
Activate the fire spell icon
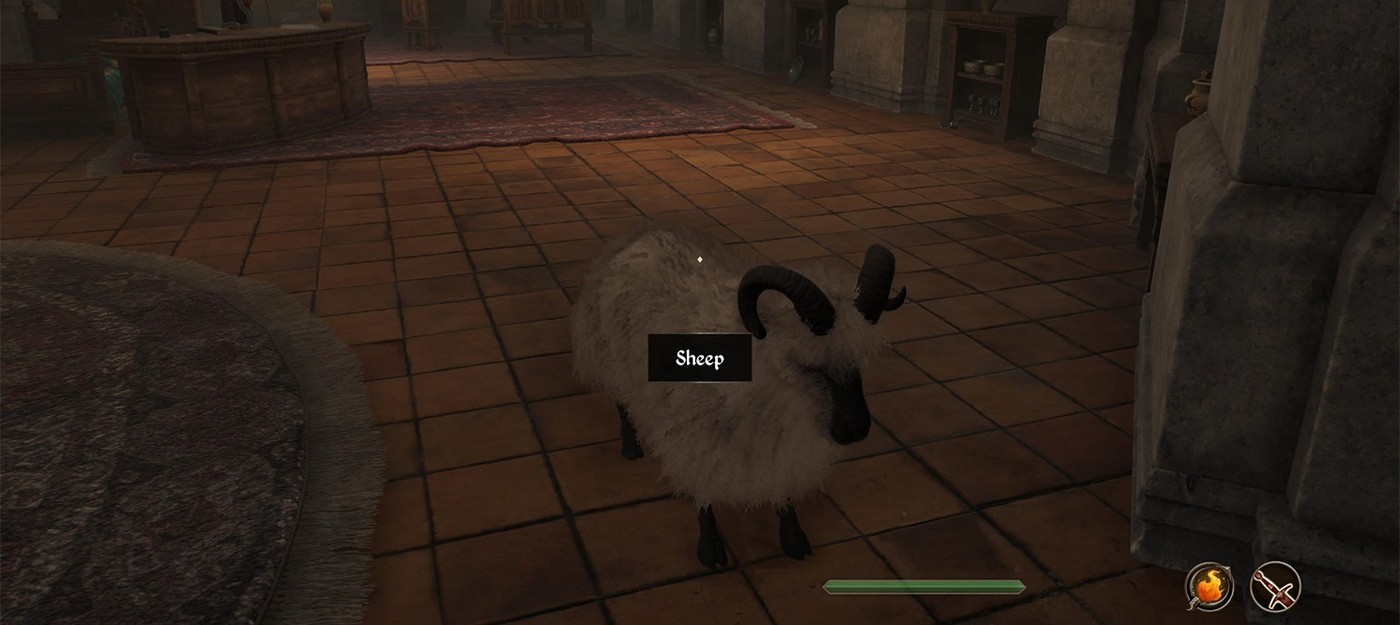[x=1209, y=586]
